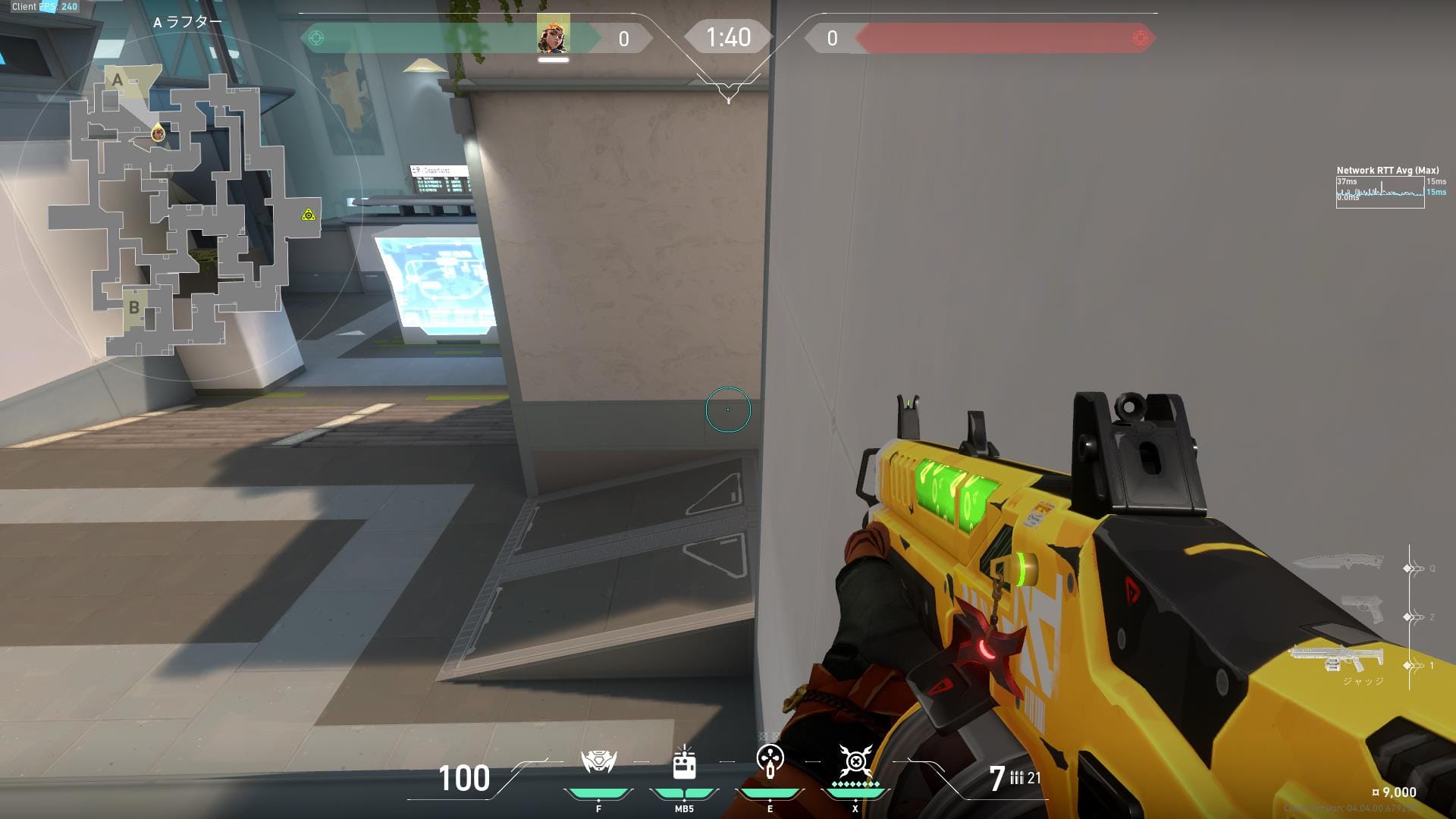Equip the Judge shotgun slot
This screenshot has height=819, width=1456.
[1336, 658]
